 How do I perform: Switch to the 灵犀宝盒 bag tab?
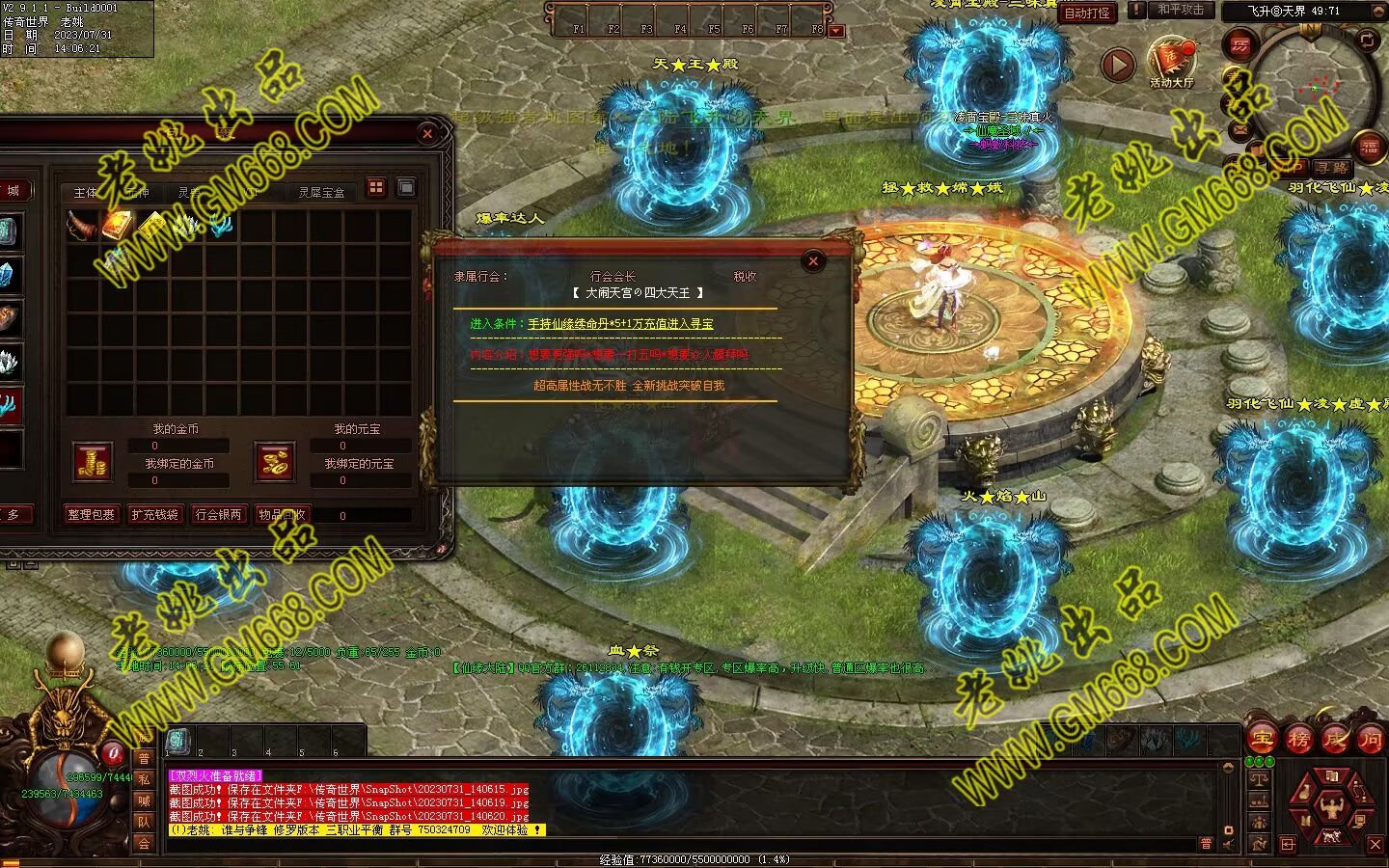(x=321, y=192)
